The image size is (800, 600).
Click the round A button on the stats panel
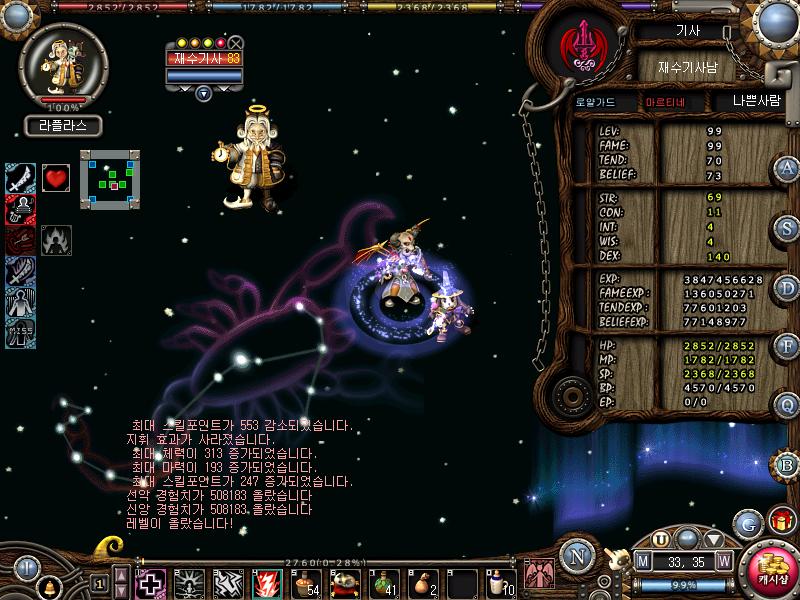coord(788,168)
